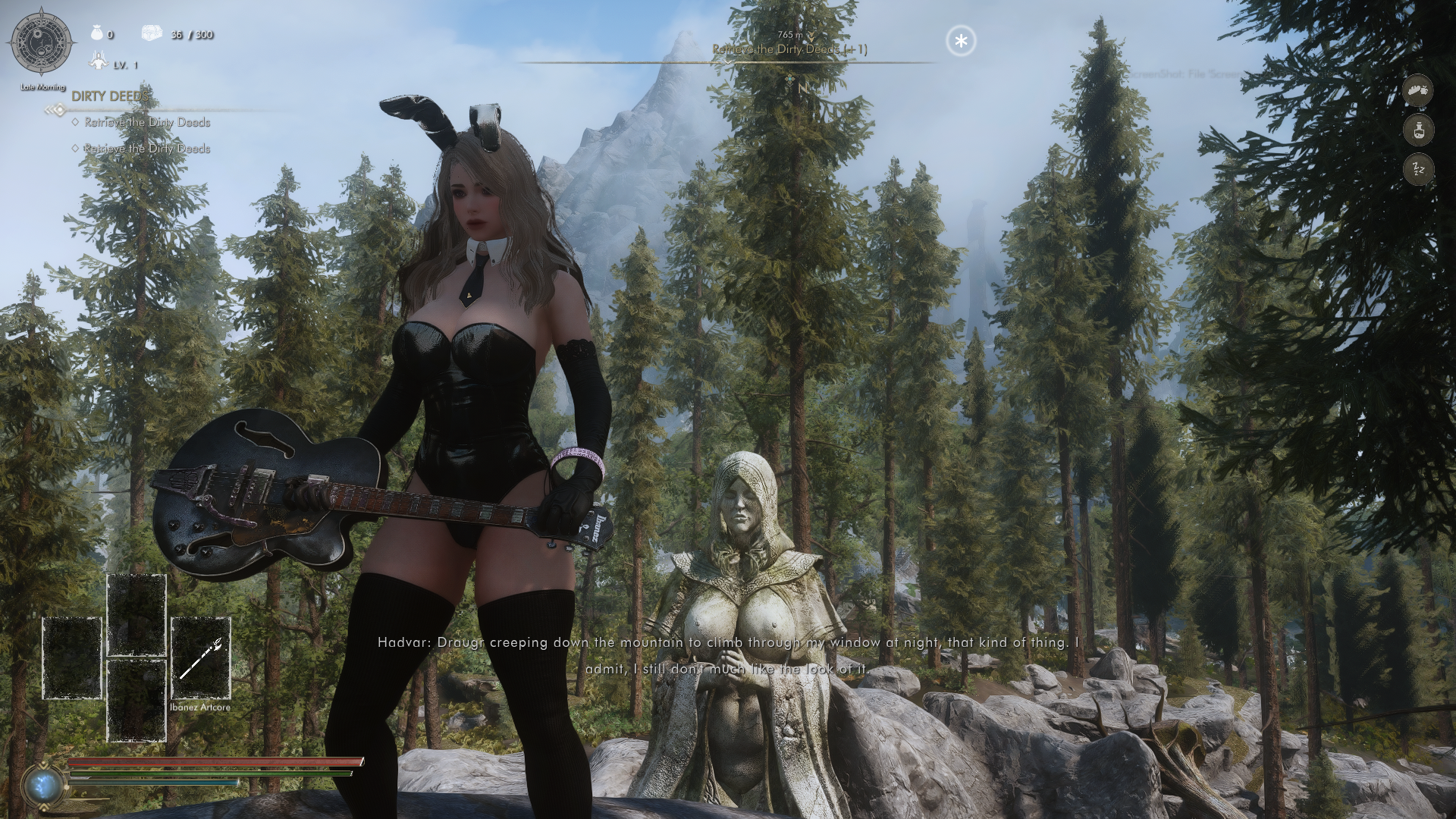The width and height of the screenshot is (1456, 819).
Task: Select the compass quest marker
Action: (791, 78)
